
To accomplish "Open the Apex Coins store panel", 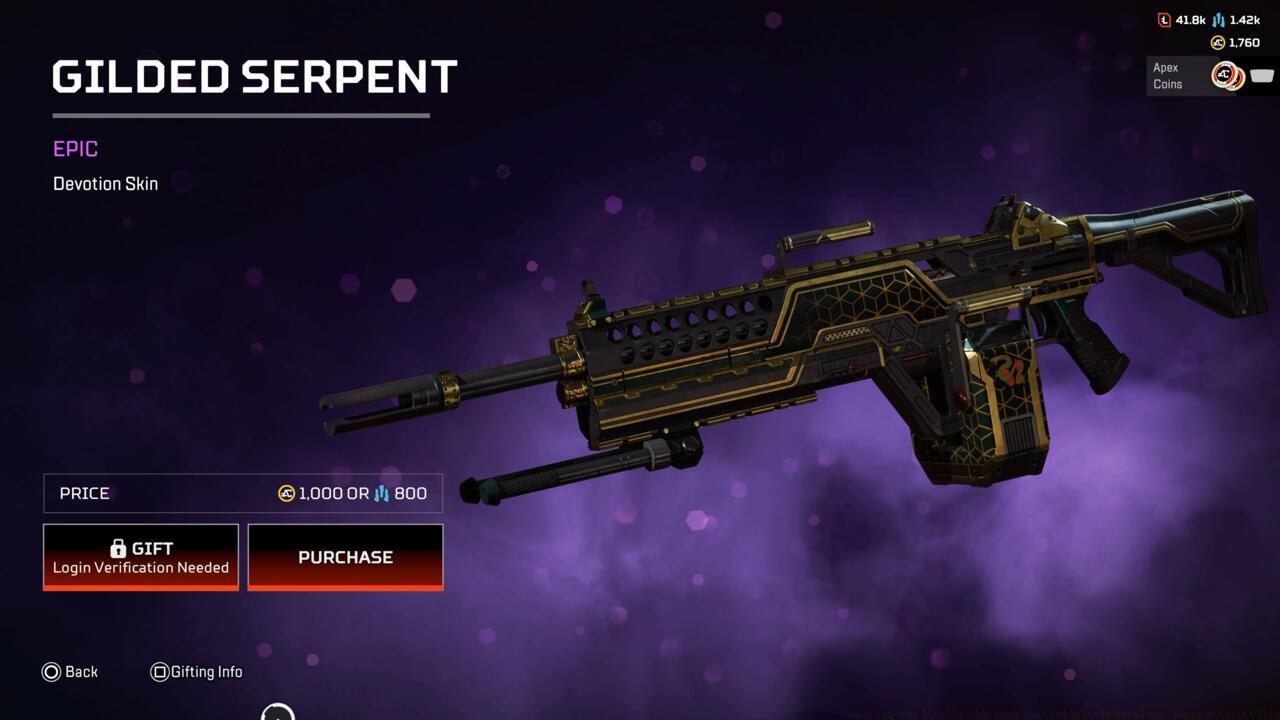I will tap(1210, 76).
